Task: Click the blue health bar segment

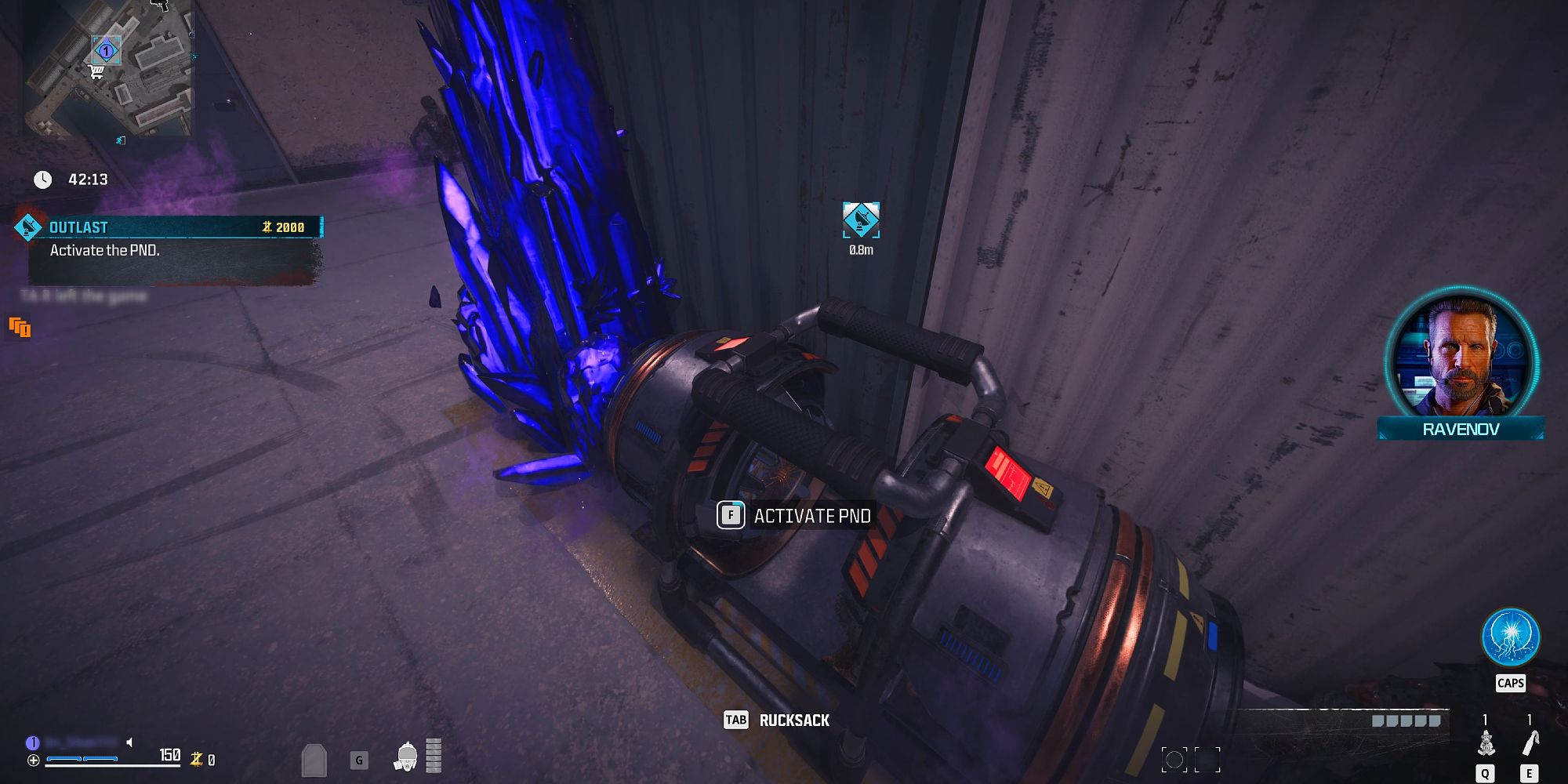Action: coord(64,759)
